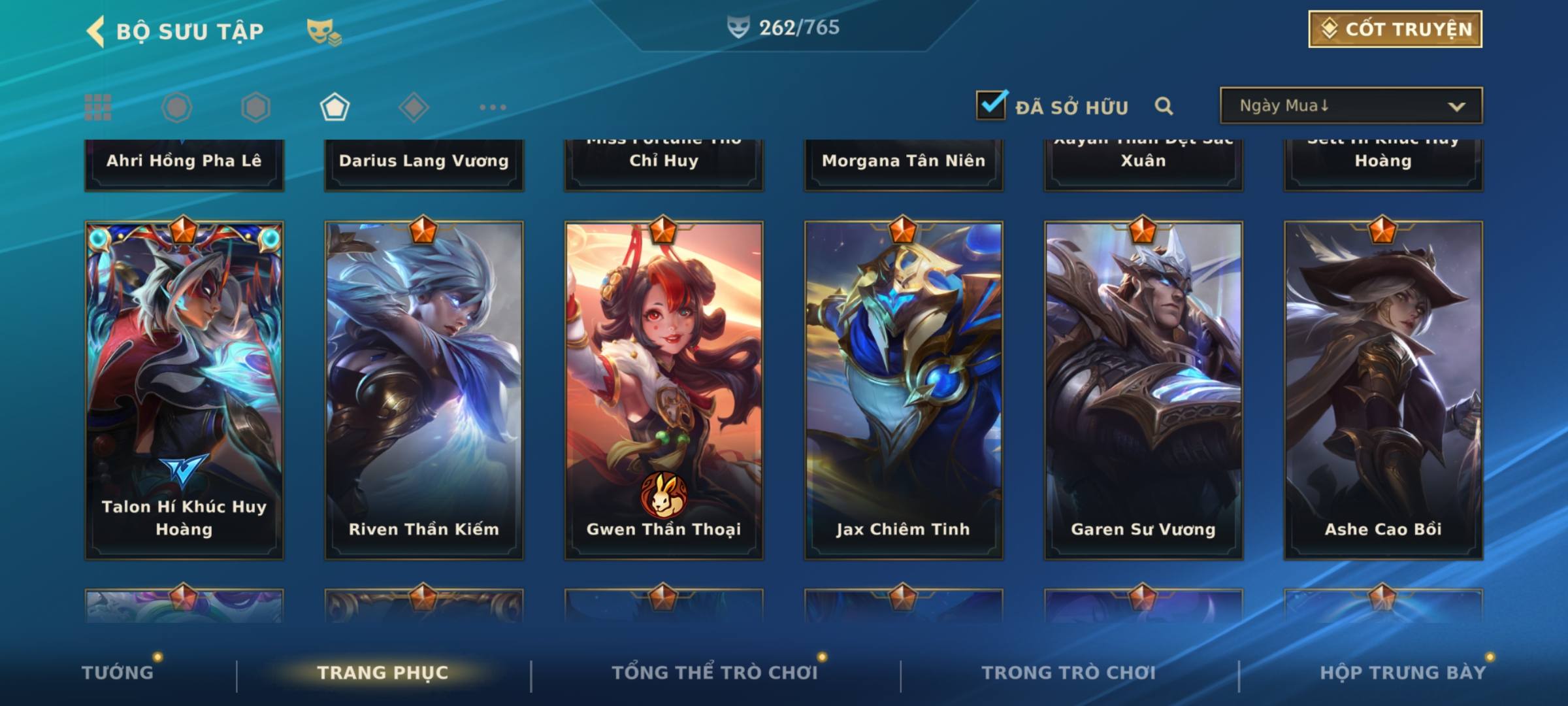Go to the Hộp Trưng Bày tab
This screenshot has height=706, width=1568.
pos(1403,673)
